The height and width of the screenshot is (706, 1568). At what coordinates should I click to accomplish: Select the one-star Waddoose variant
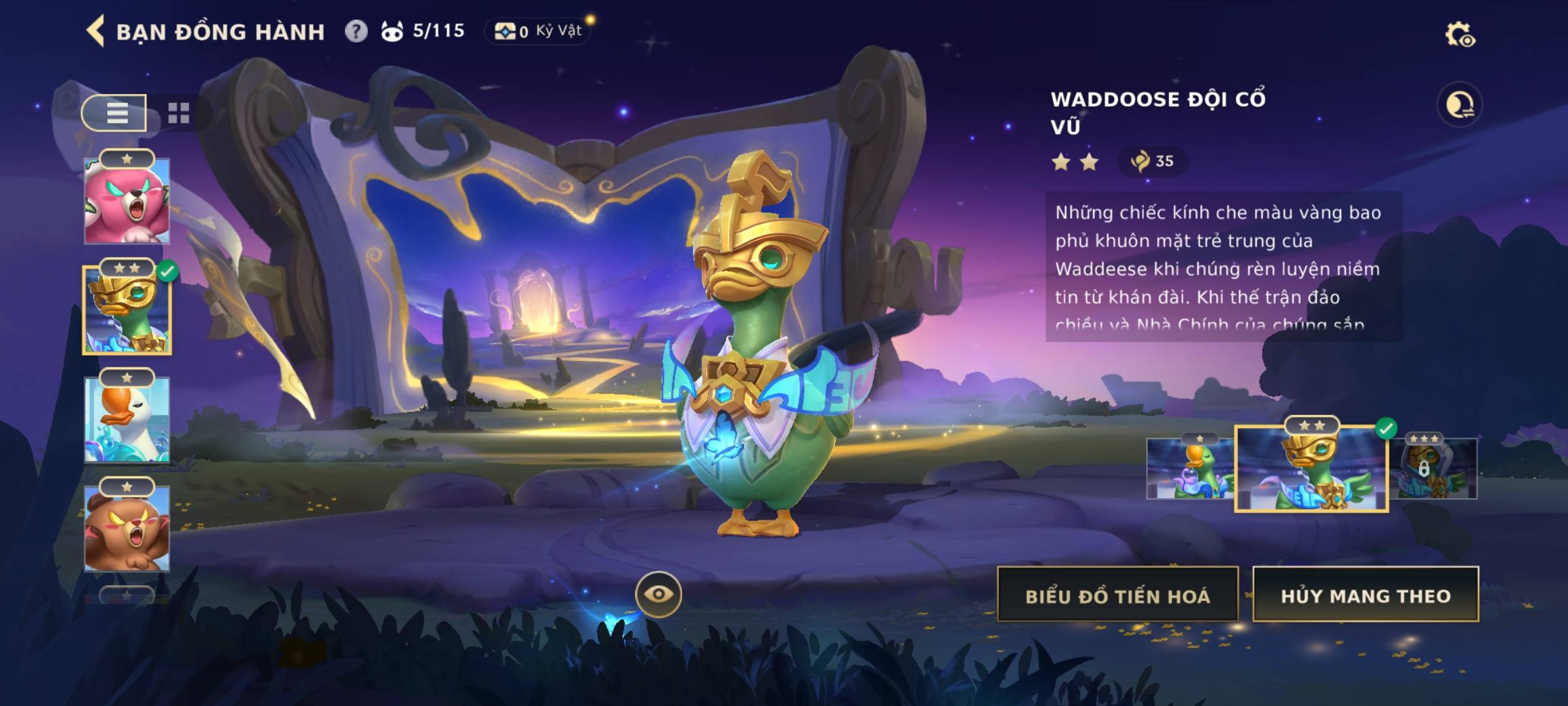[x=1189, y=469]
